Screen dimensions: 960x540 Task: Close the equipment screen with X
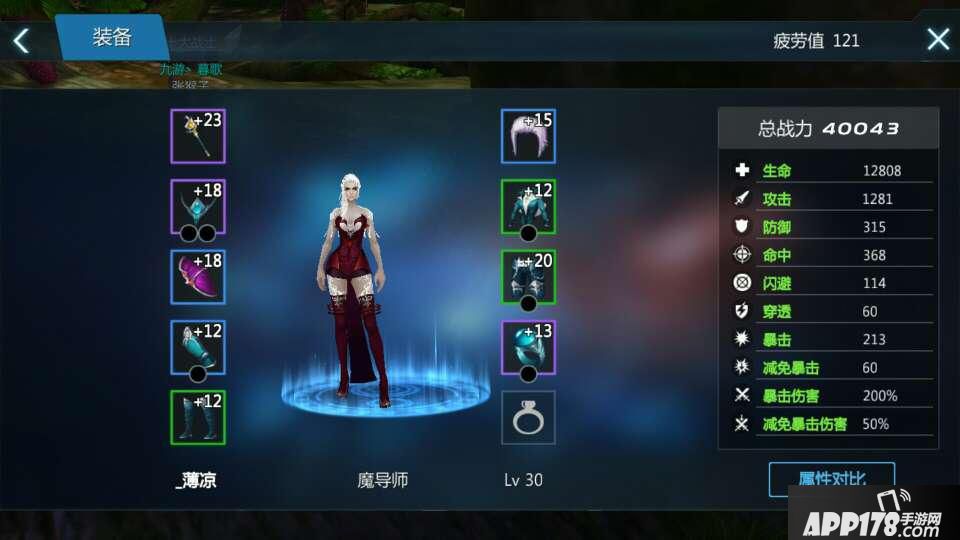938,40
